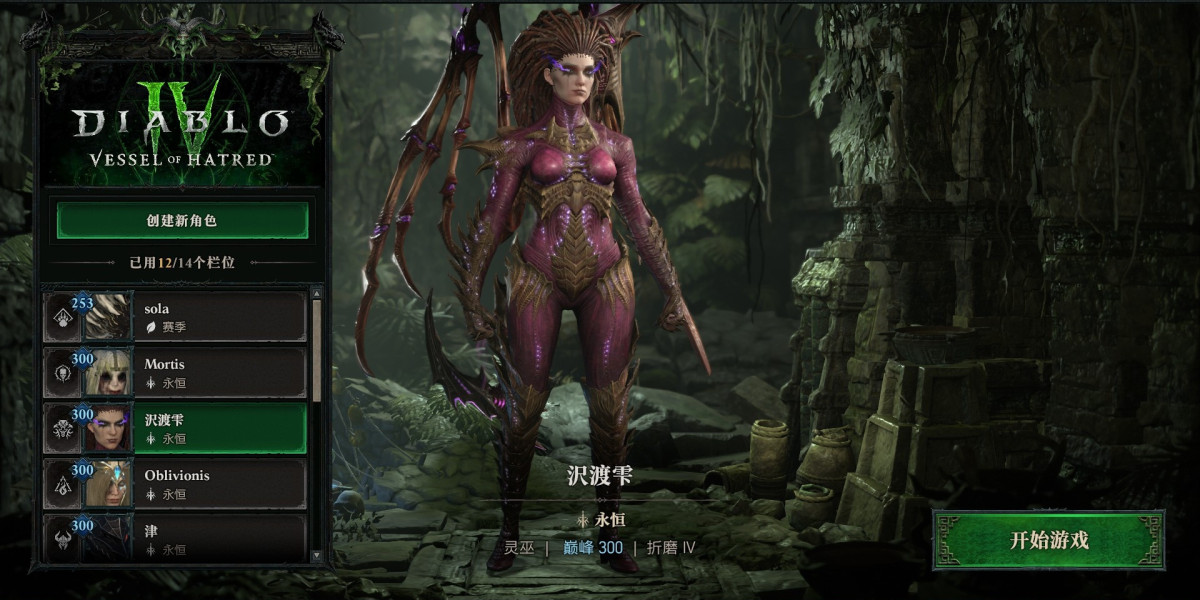Viewport: 1200px width, 600px height.
Task: Select the character named sola
Action: point(175,317)
